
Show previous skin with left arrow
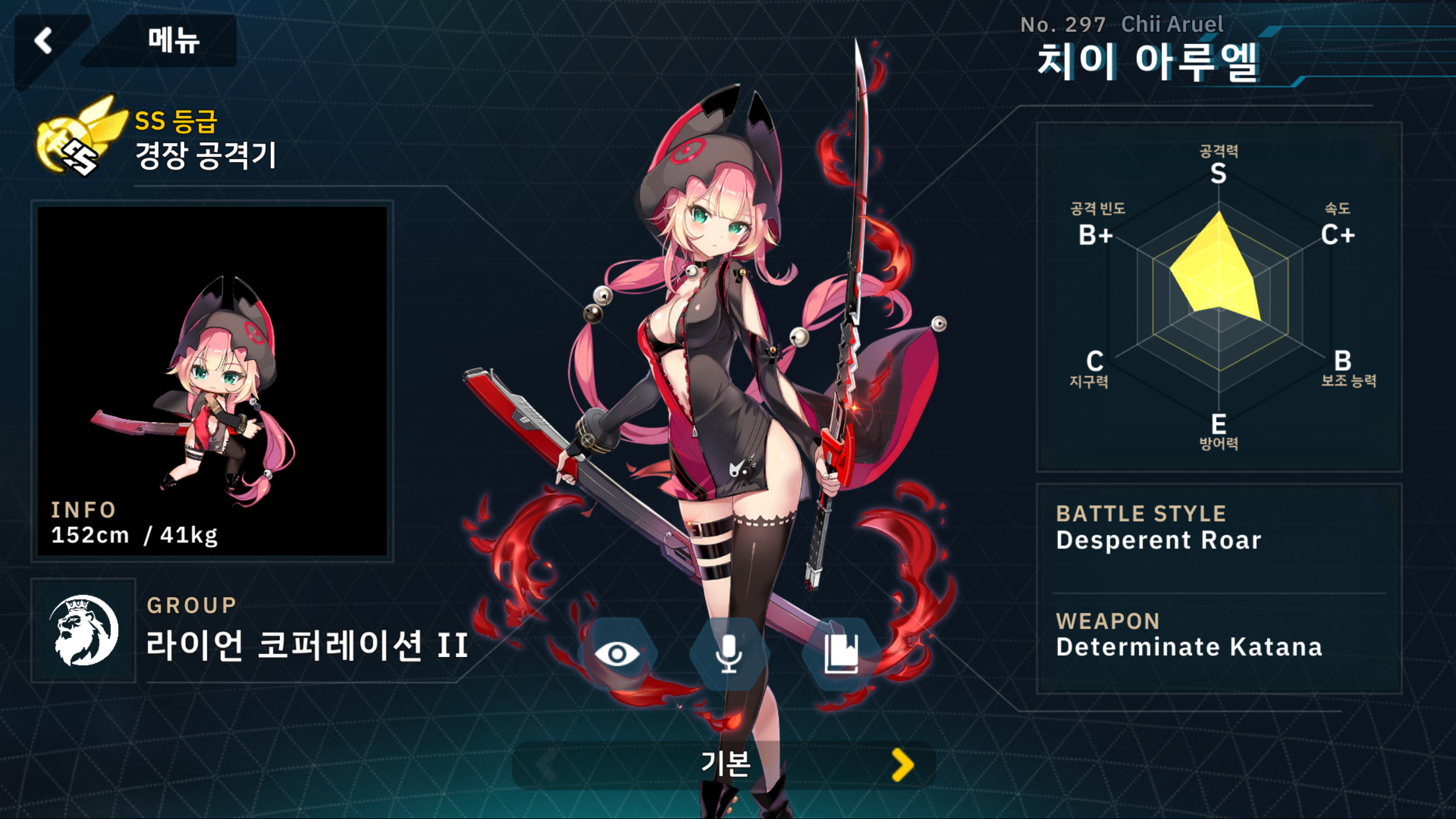click(x=546, y=764)
